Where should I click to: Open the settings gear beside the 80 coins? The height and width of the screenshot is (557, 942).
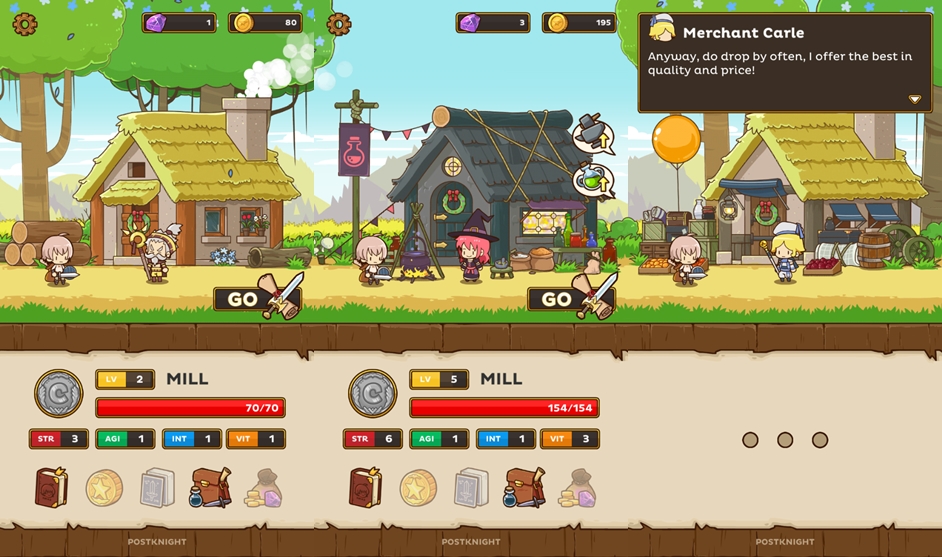pyautogui.click(x=25, y=24)
